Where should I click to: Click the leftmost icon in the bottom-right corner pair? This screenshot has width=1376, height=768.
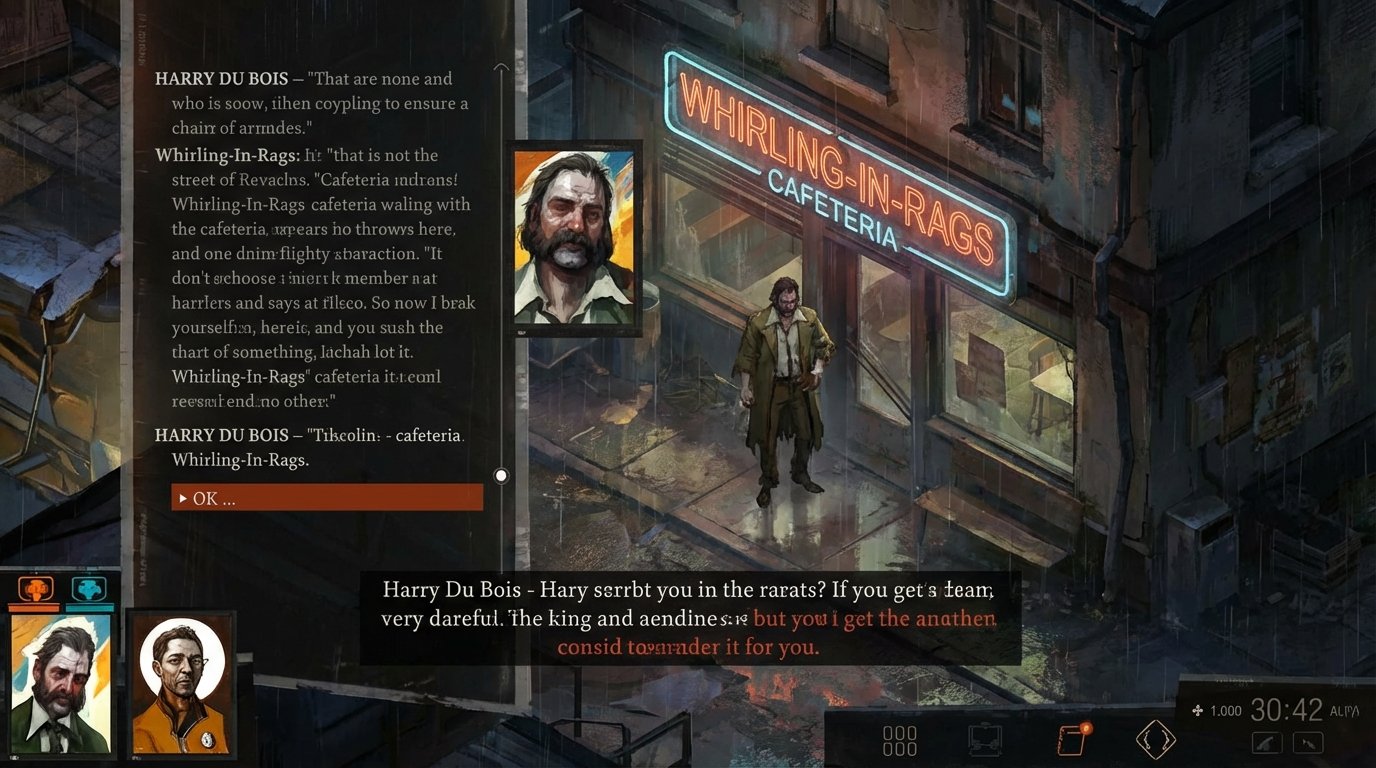1266,742
